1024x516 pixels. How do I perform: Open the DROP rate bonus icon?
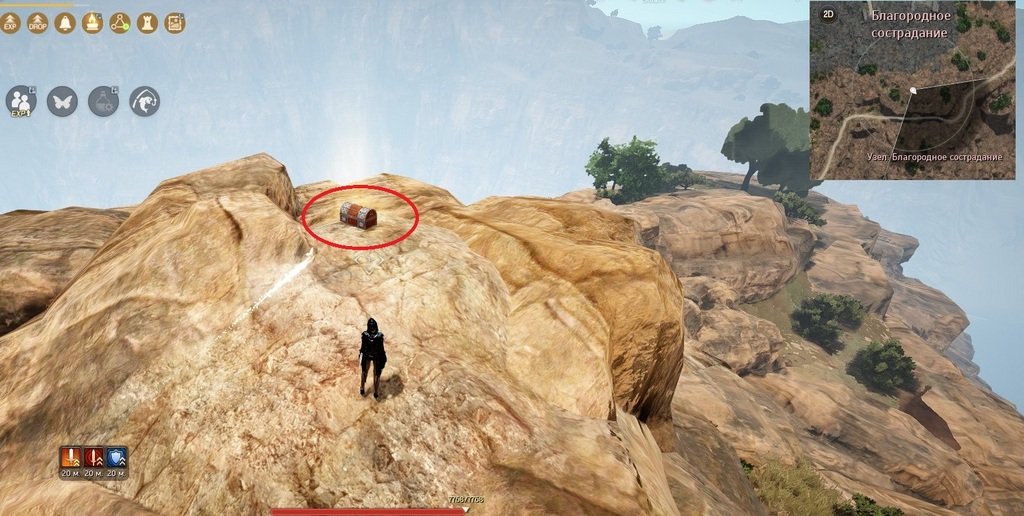[38, 23]
